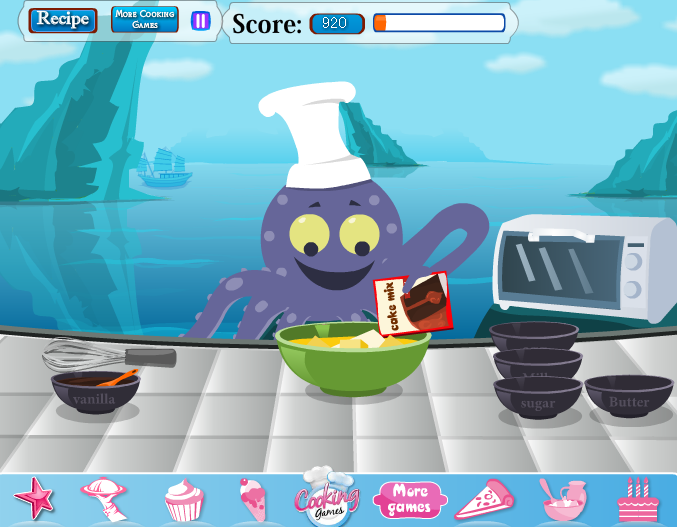Select the pink star icon
Image resolution: width=677 pixels, height=527 pixels.
coord(33,496)
